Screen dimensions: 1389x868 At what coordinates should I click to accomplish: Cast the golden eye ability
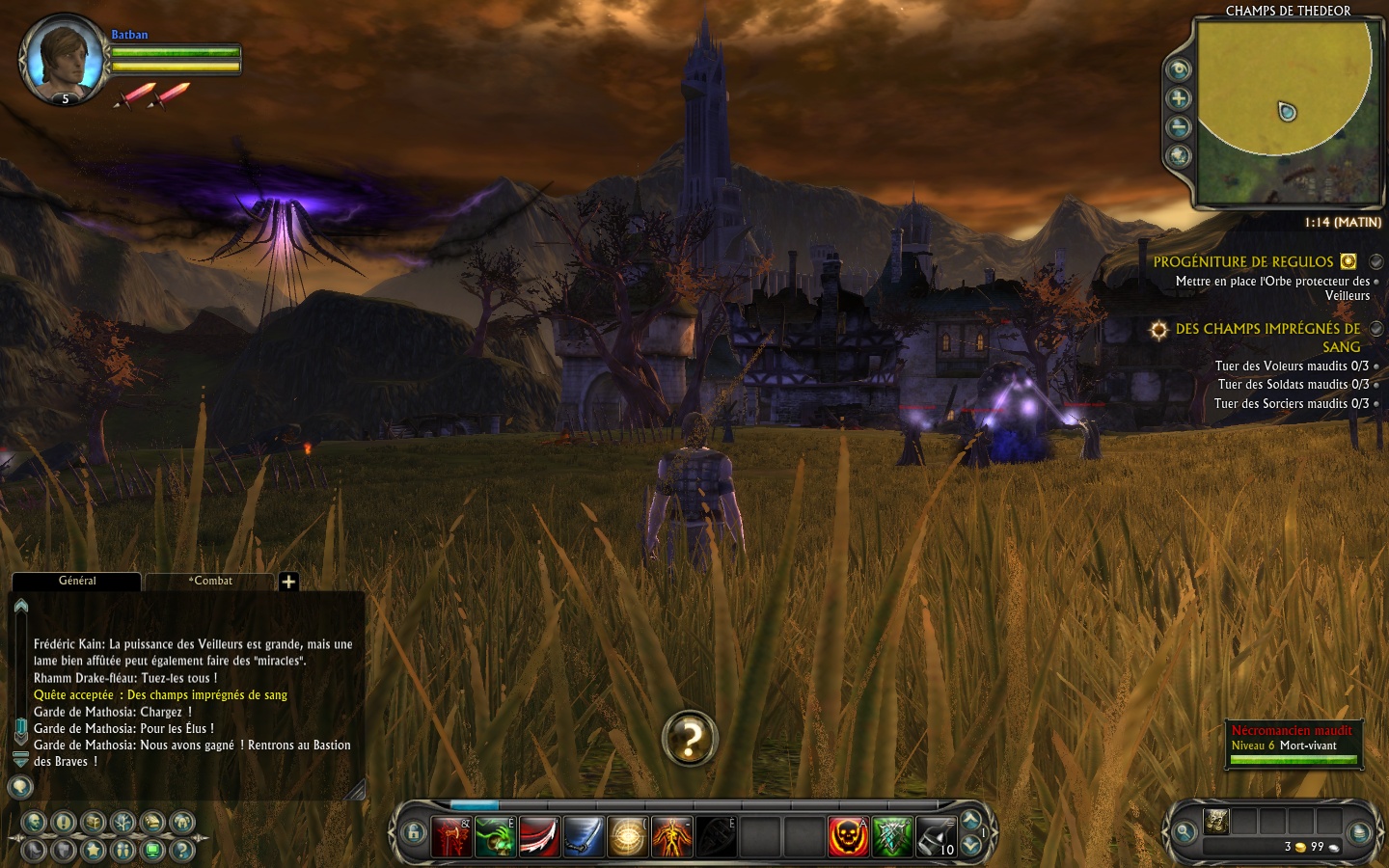pyautogui.click(x=627, y=837)
